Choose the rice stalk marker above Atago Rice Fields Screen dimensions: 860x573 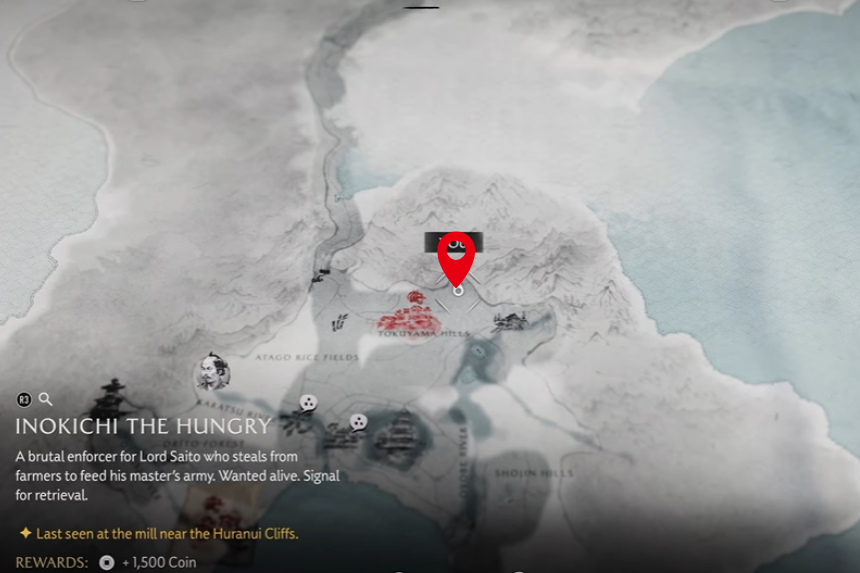click(340, 322)
